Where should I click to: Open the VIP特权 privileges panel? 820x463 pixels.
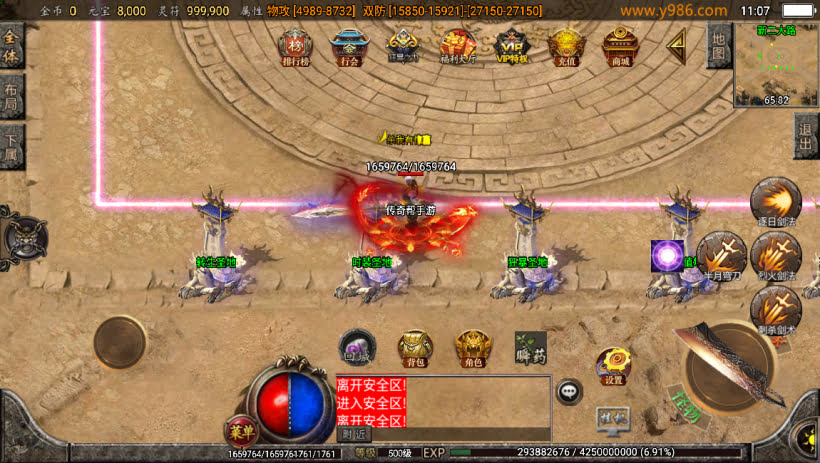pyautogui.click(x=512, y=47)
